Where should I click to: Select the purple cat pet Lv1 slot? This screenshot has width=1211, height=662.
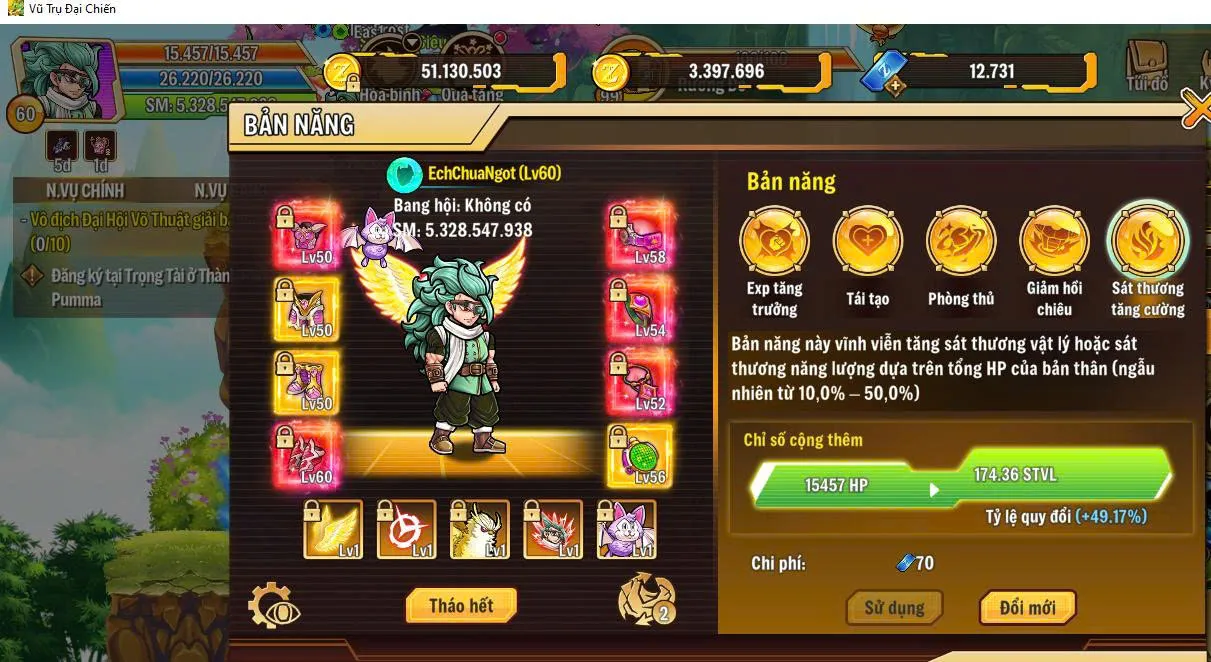pyautogui.click(x=627, y=529)
